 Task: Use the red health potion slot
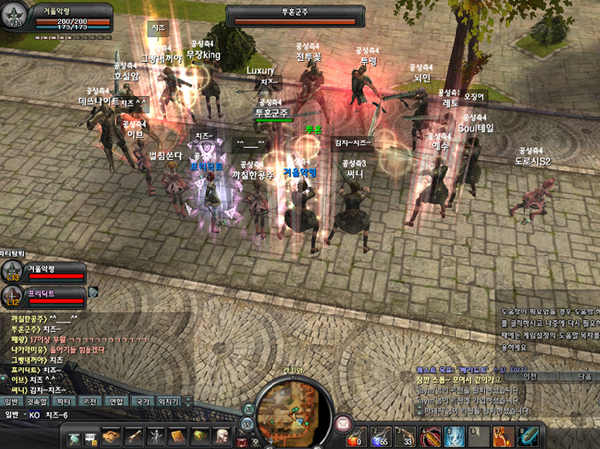[353, 437]
